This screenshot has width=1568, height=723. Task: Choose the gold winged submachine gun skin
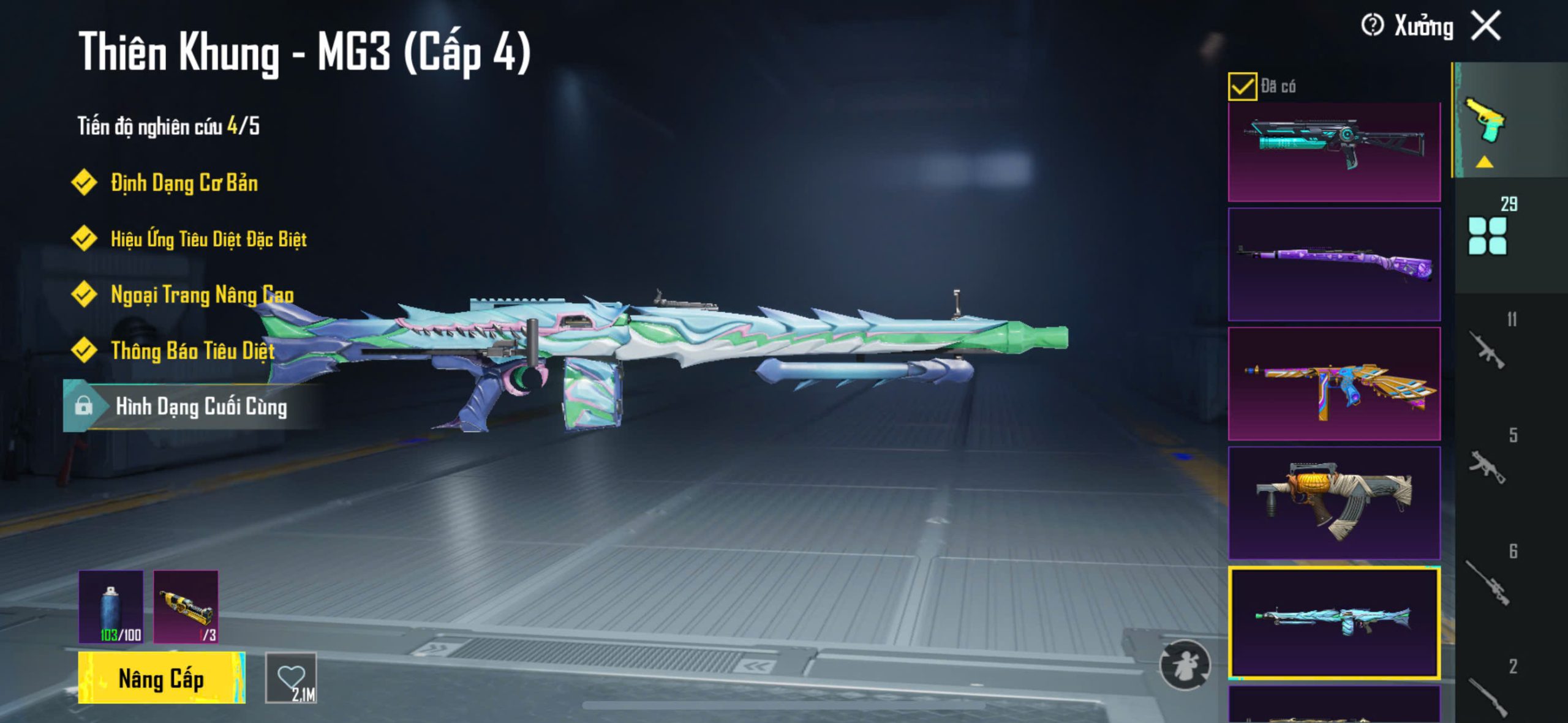pyautogui.click(x=1334, y=383)
